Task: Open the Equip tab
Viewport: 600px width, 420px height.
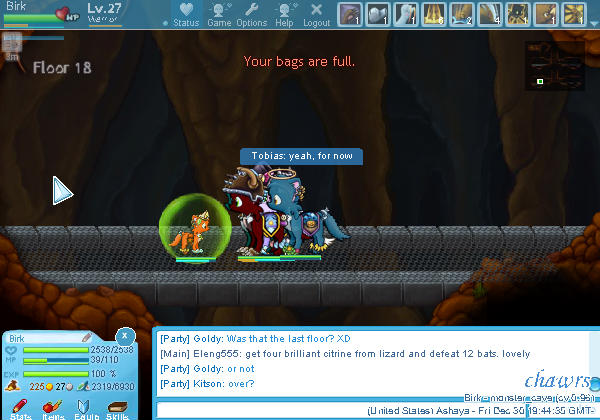Action: [85, 408]
